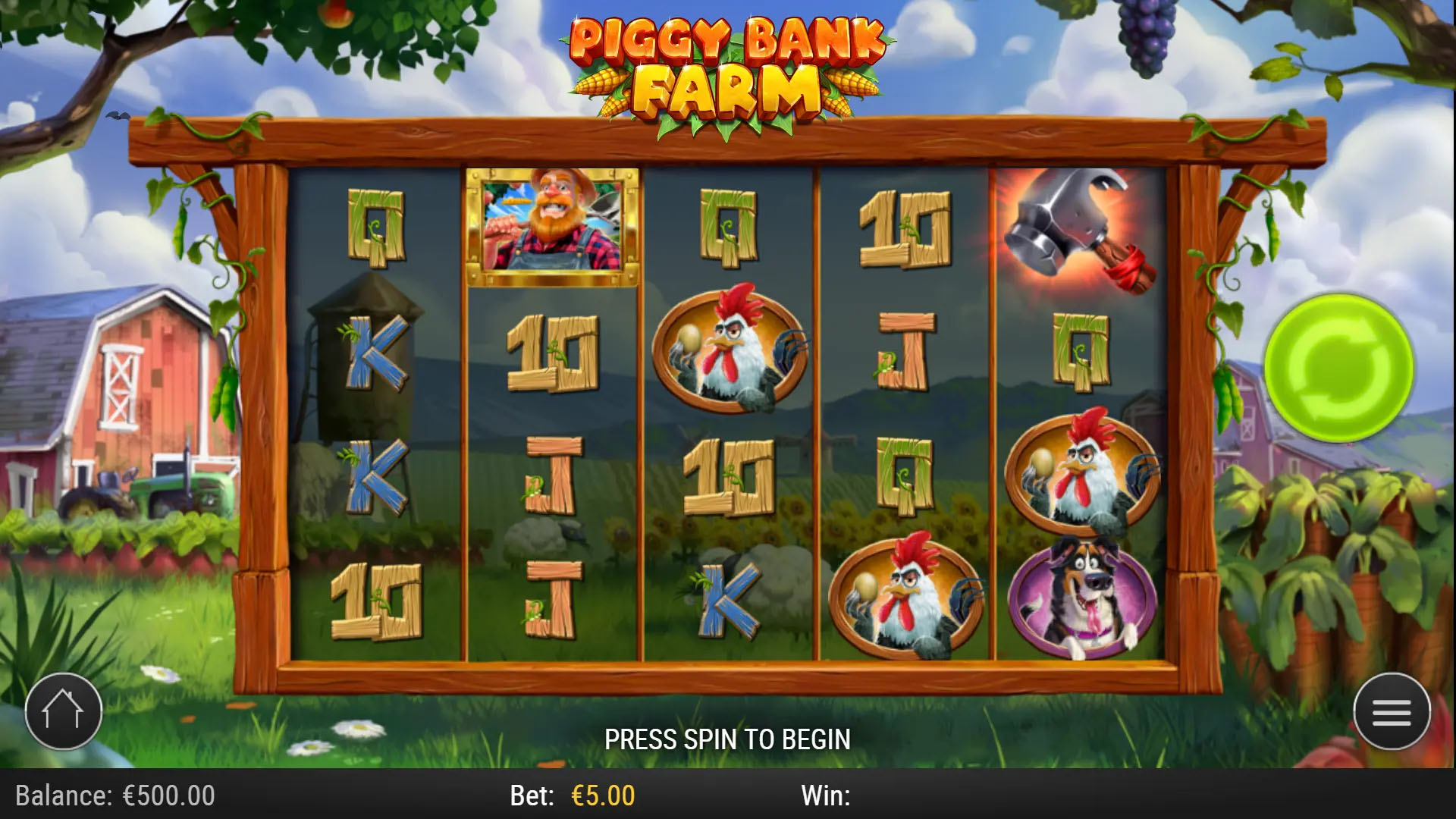Select the balance display showing €500.00
This screenshot has width=1456, height=819.
point(114,796)
